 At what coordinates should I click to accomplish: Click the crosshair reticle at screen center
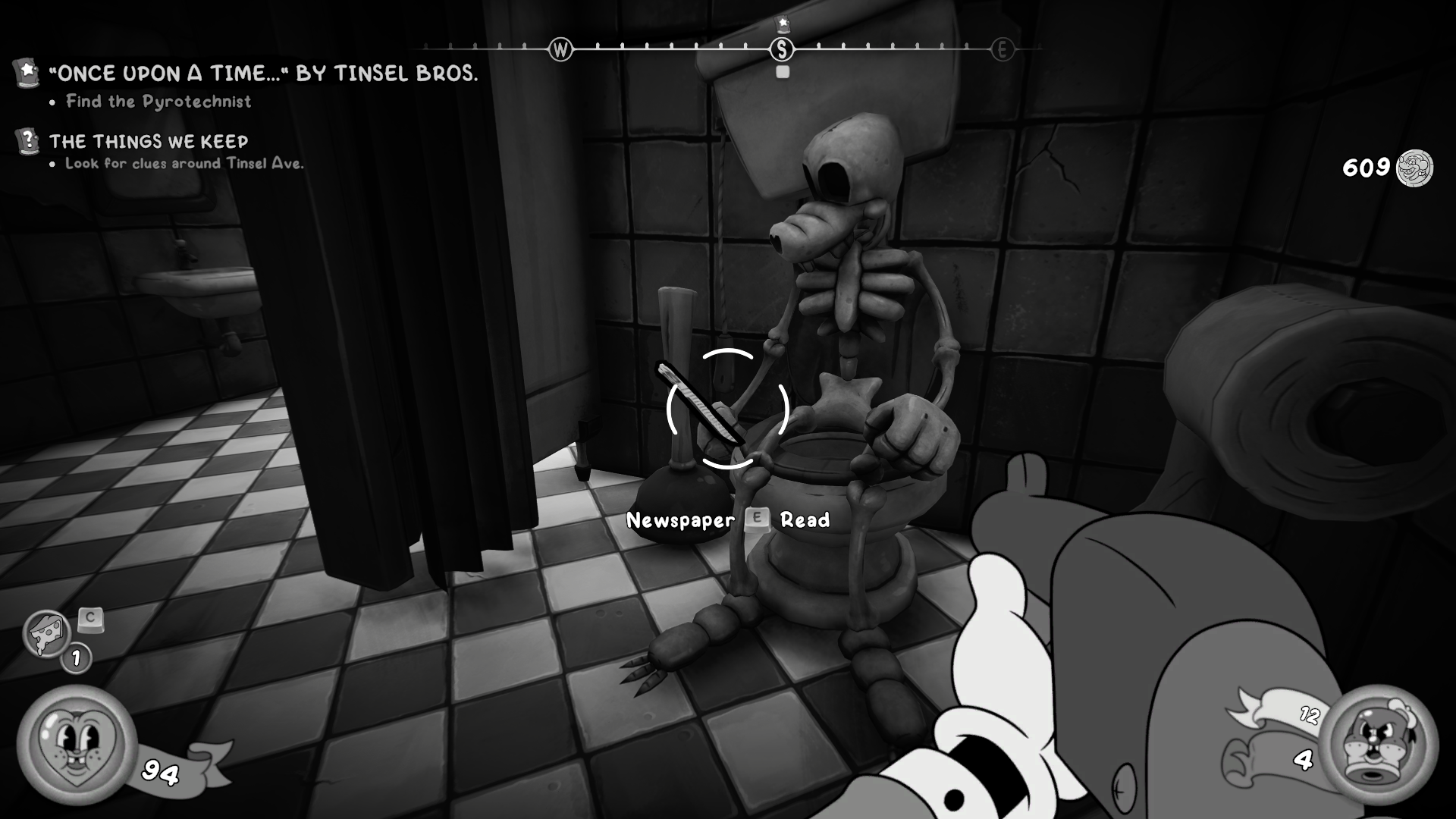[726, 409]
